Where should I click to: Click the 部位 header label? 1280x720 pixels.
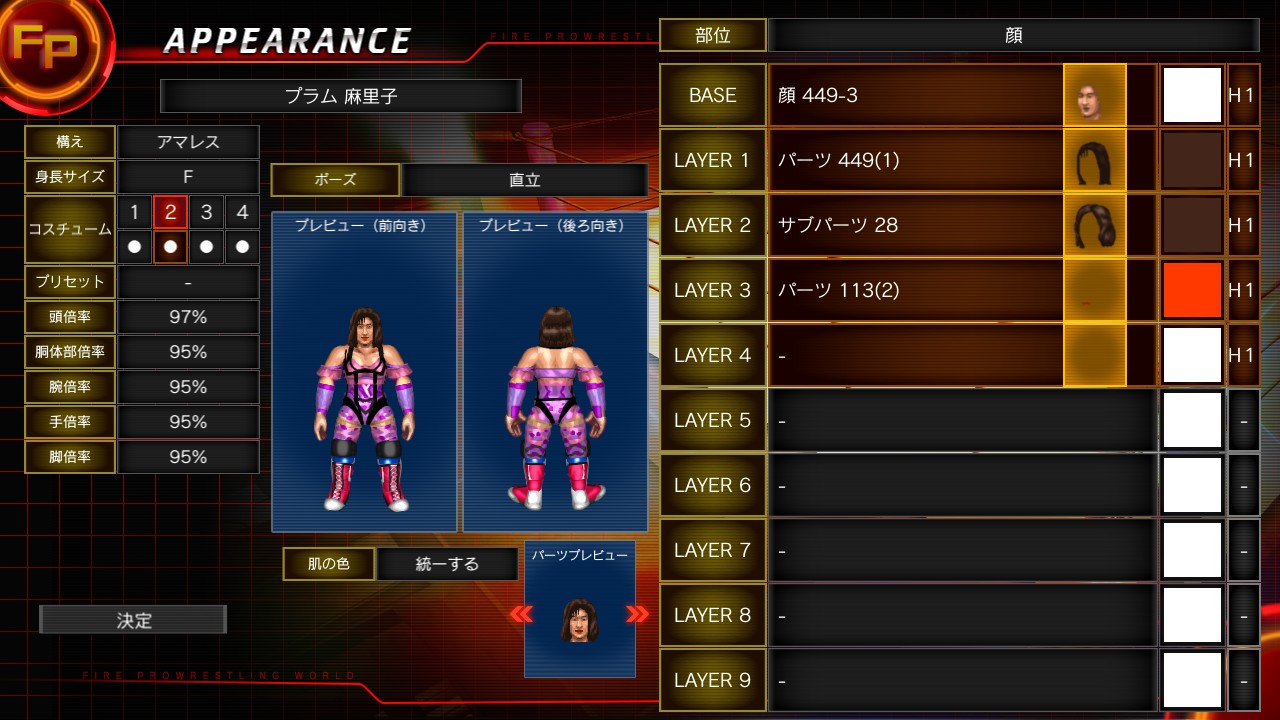click(713, 34)
